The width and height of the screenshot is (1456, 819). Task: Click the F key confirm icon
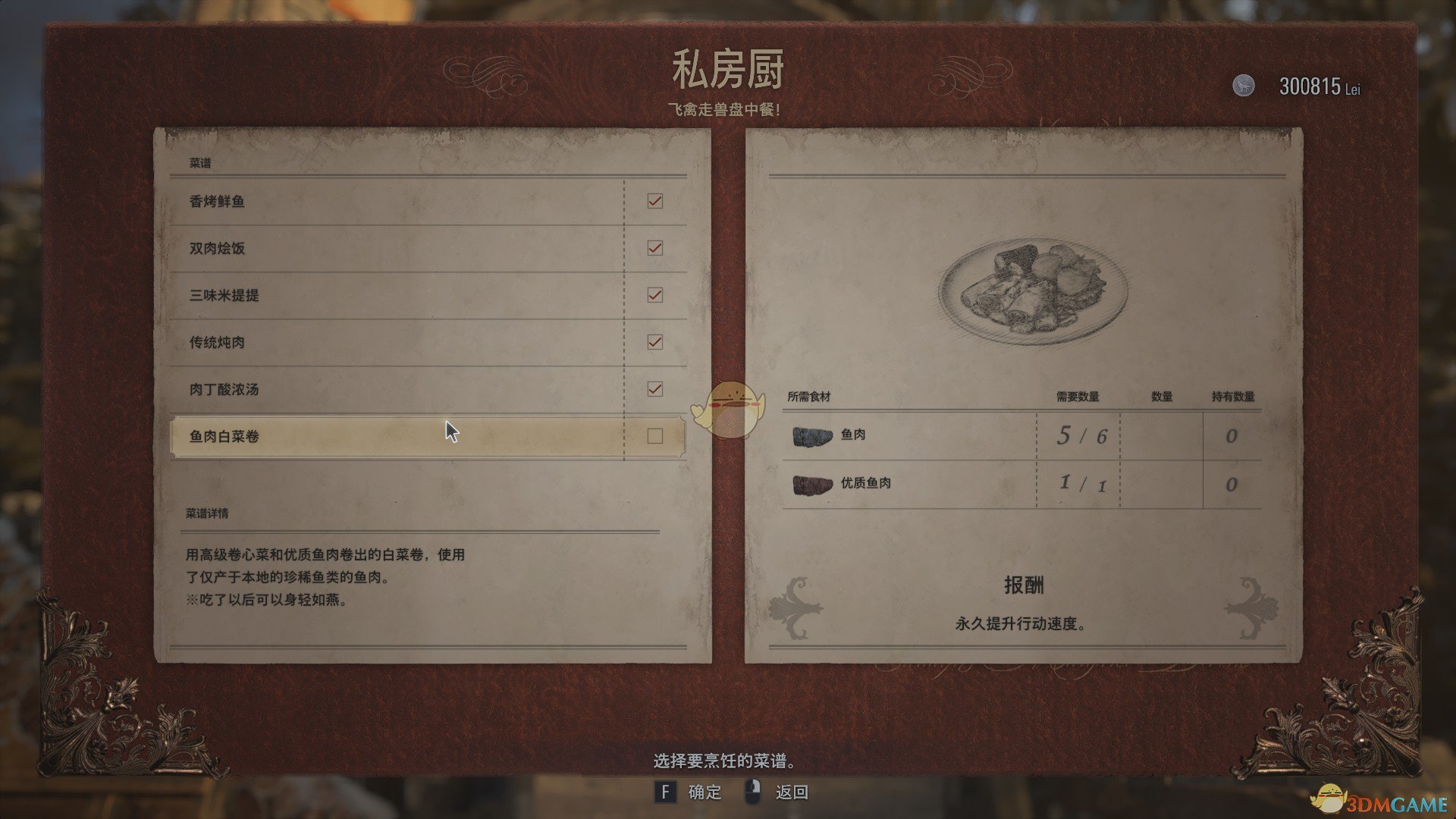666,791
